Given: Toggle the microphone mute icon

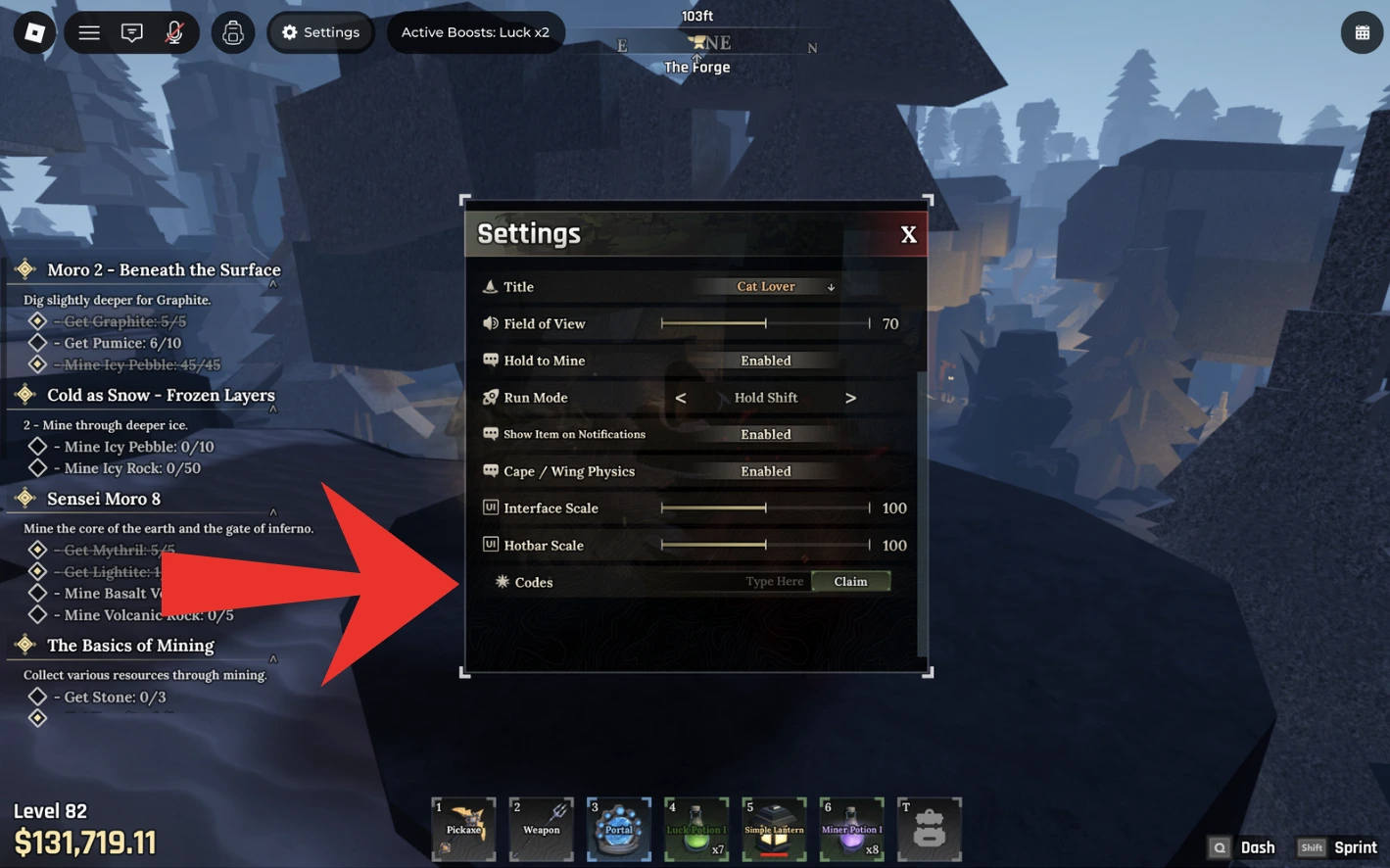Looking at the screenshot, I should 174,32.
